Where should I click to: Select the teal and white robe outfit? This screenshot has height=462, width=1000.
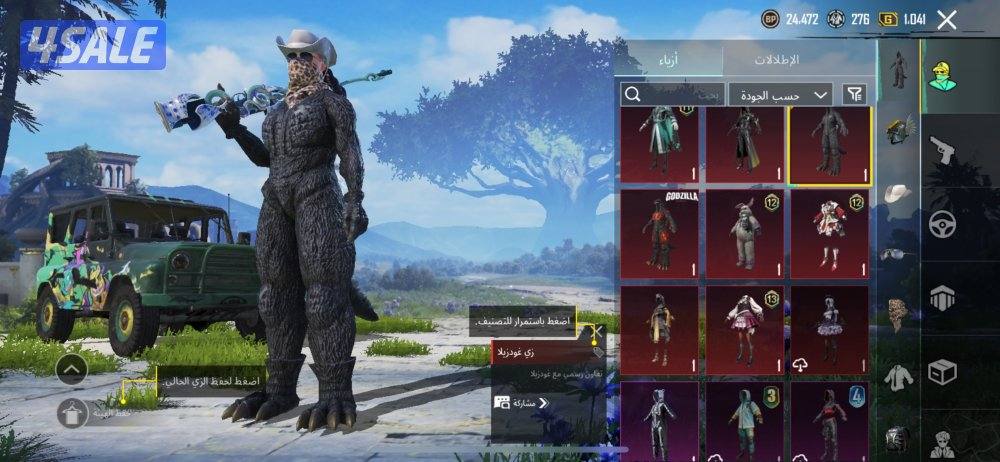(x=659, y=146)
